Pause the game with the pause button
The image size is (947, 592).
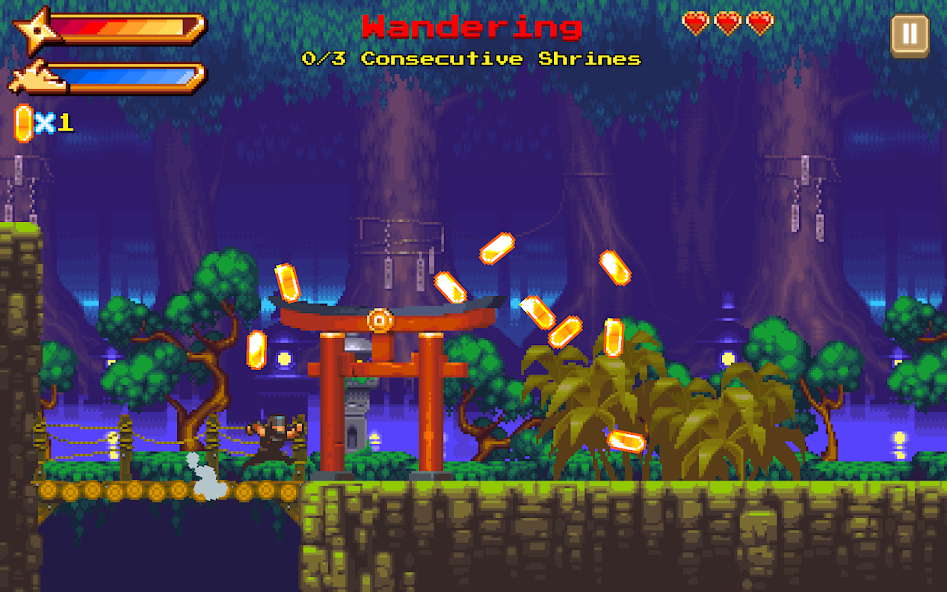tap(909, 35)
